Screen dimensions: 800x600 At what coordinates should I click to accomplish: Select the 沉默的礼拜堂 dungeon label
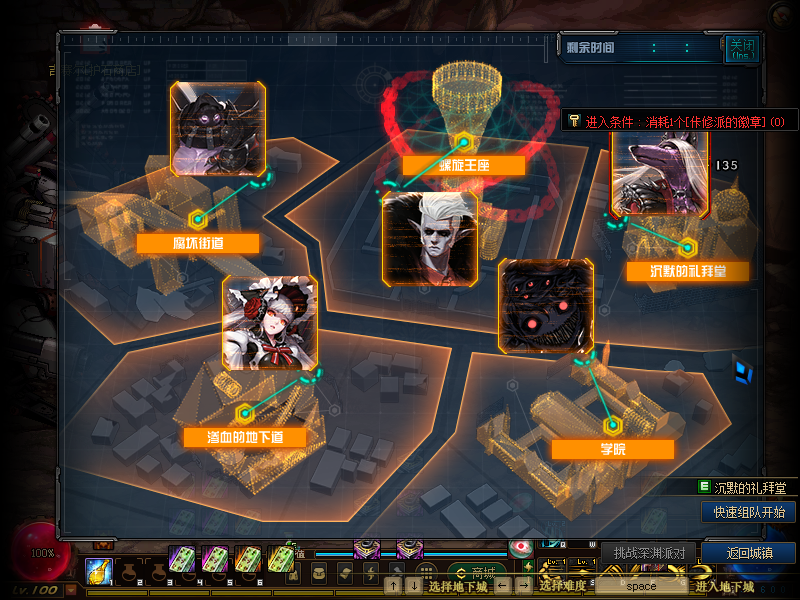[687, 271]
